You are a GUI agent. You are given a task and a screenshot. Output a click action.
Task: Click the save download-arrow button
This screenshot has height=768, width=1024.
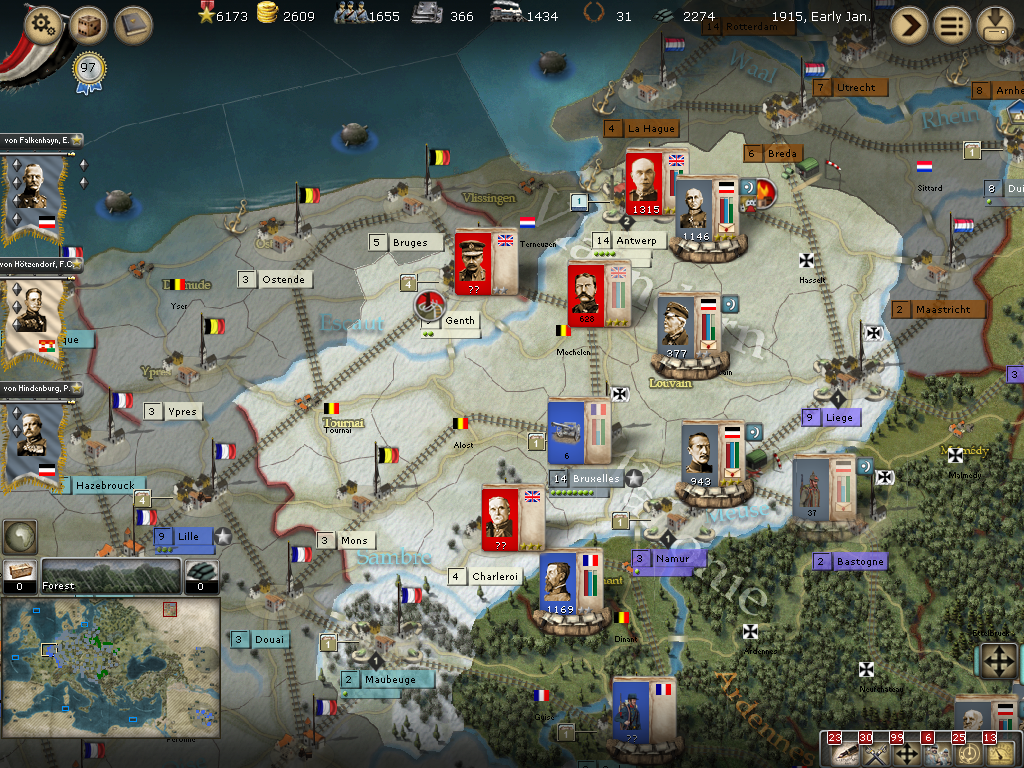pyautogui.click(x=995, y=24)
